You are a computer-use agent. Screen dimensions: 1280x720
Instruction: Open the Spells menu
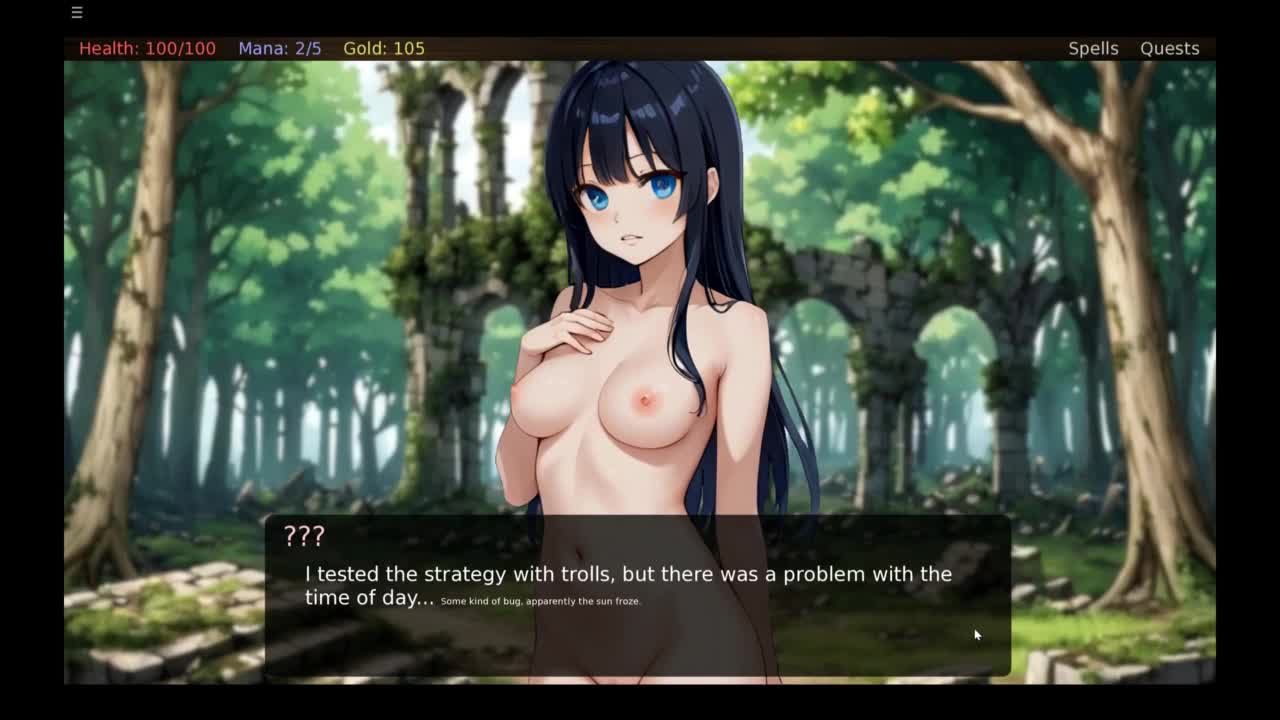pos(1093,48)
